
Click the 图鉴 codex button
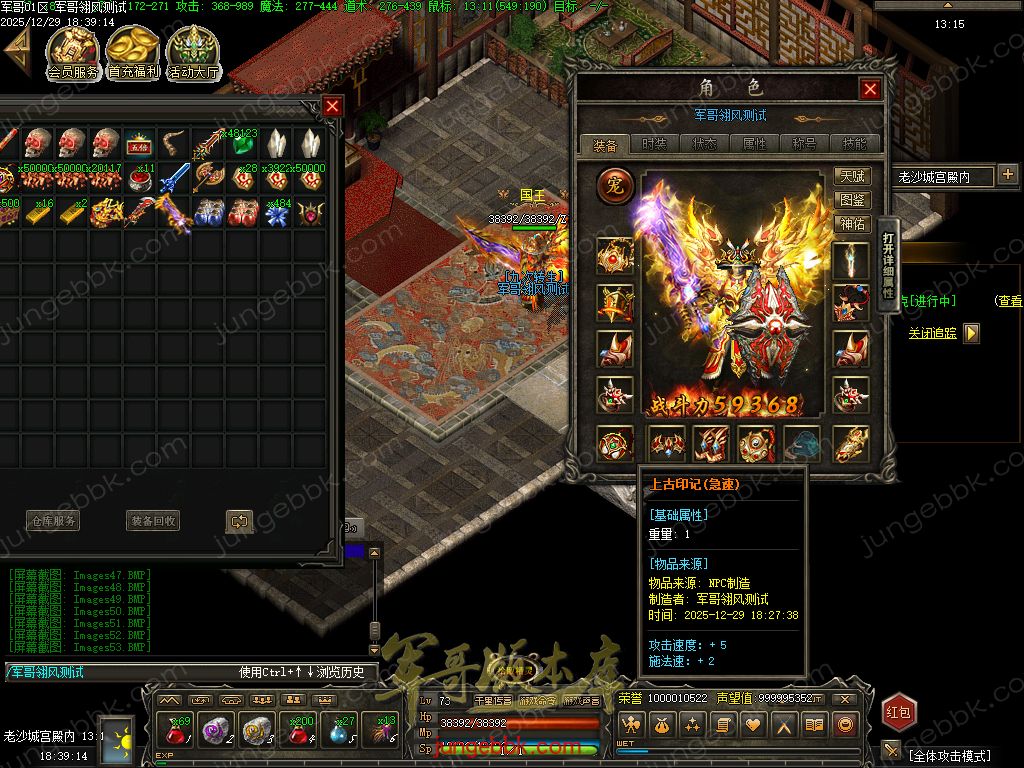tap(853, 200)
